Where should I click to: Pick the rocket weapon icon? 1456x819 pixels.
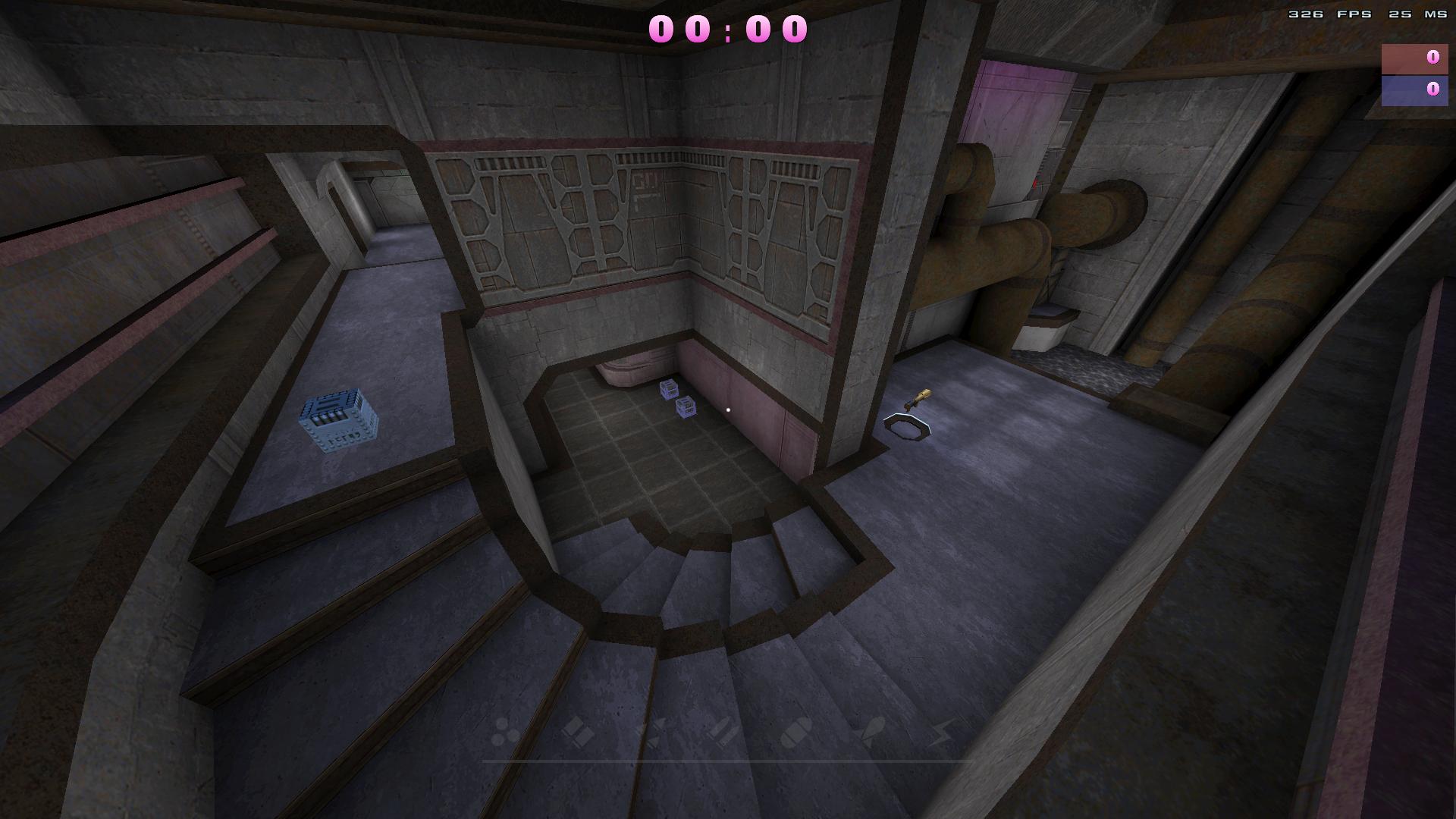coord(871,732)
